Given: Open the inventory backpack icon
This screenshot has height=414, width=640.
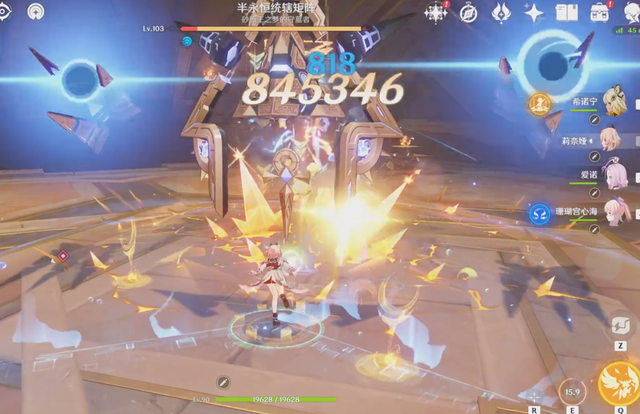Looking at the screenshot, I should (x=600, y=12).
